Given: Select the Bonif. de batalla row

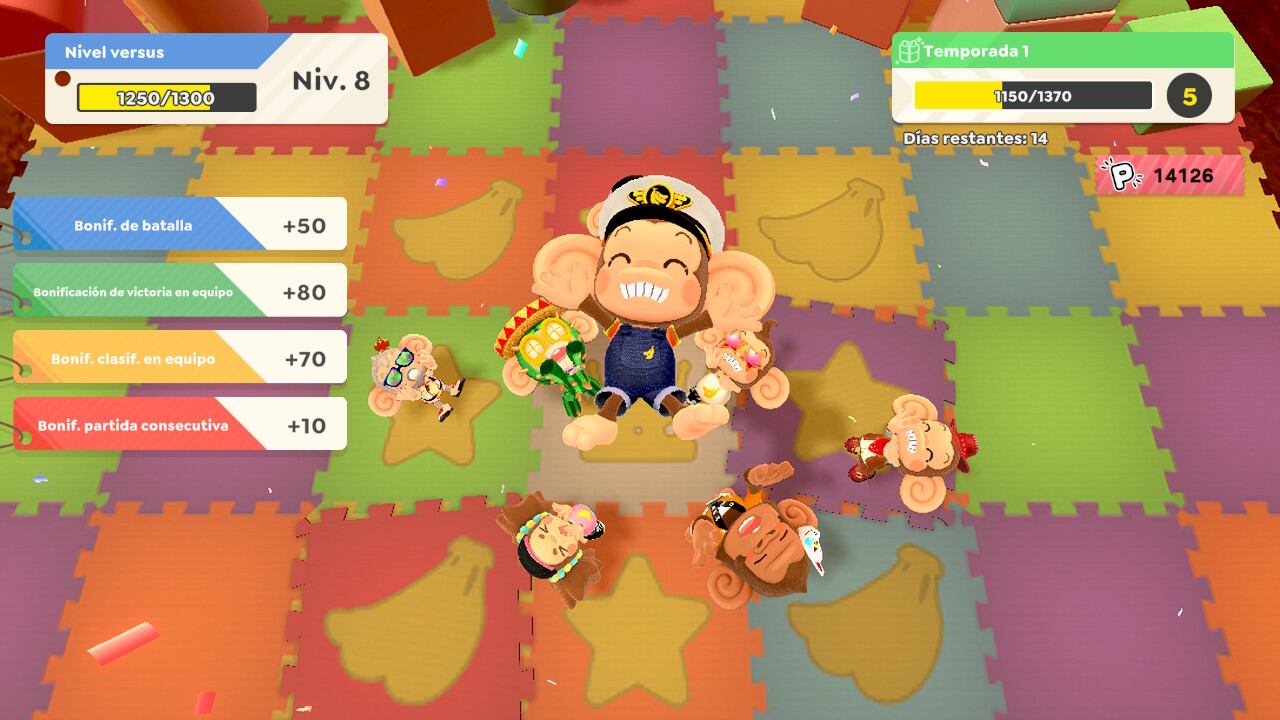Looking at the screenshot, I should coord(180,225).
